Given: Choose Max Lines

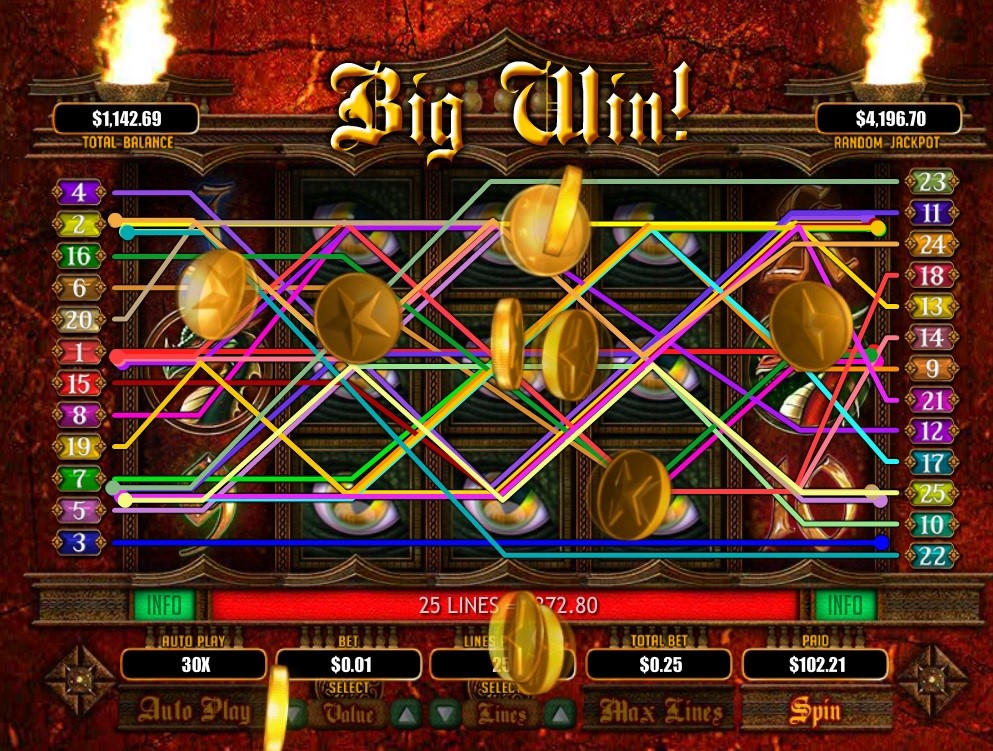Looking at the screenshot, I should click(x=652, y=711).
